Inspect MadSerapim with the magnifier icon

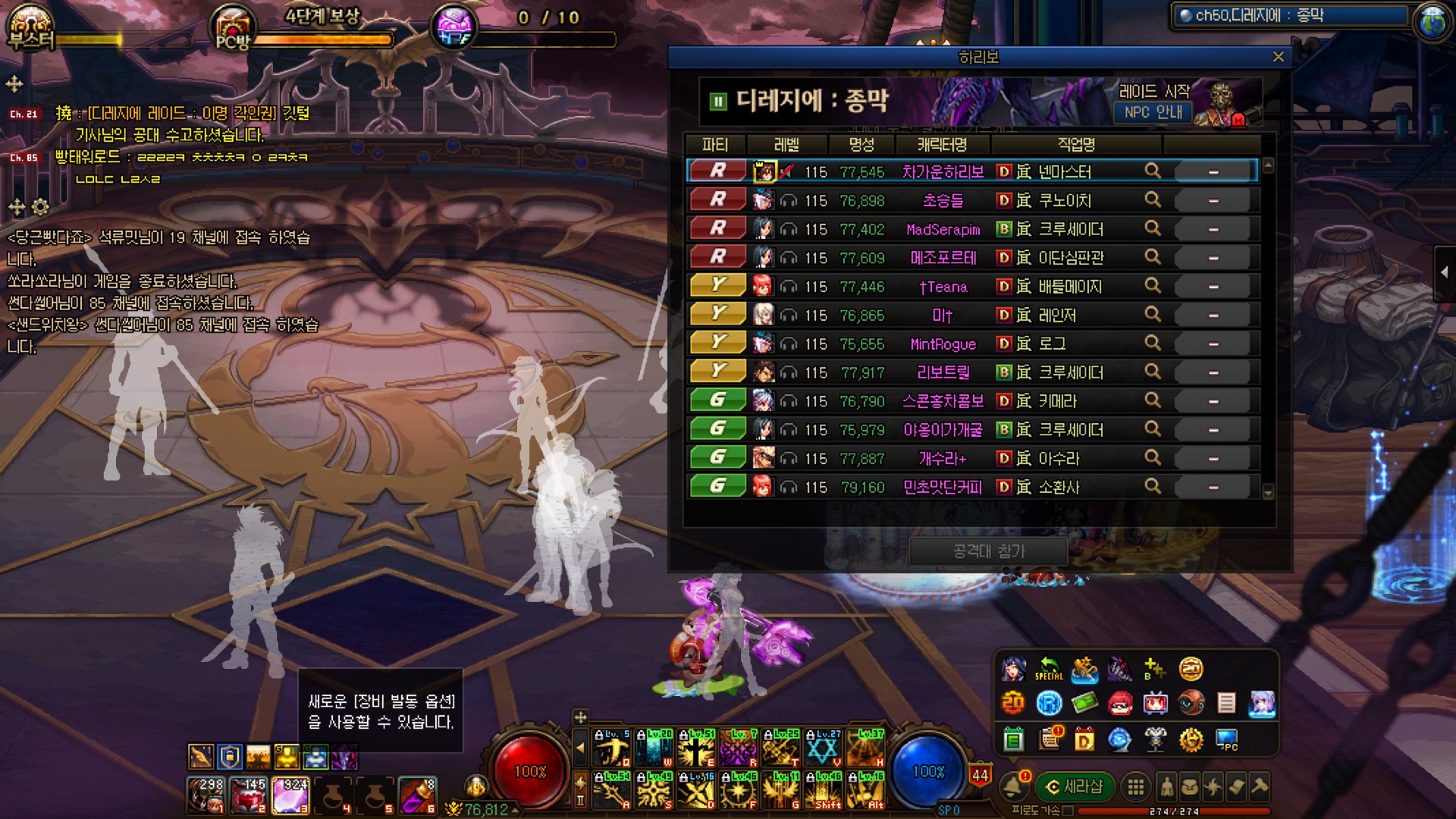[1152, 228]
